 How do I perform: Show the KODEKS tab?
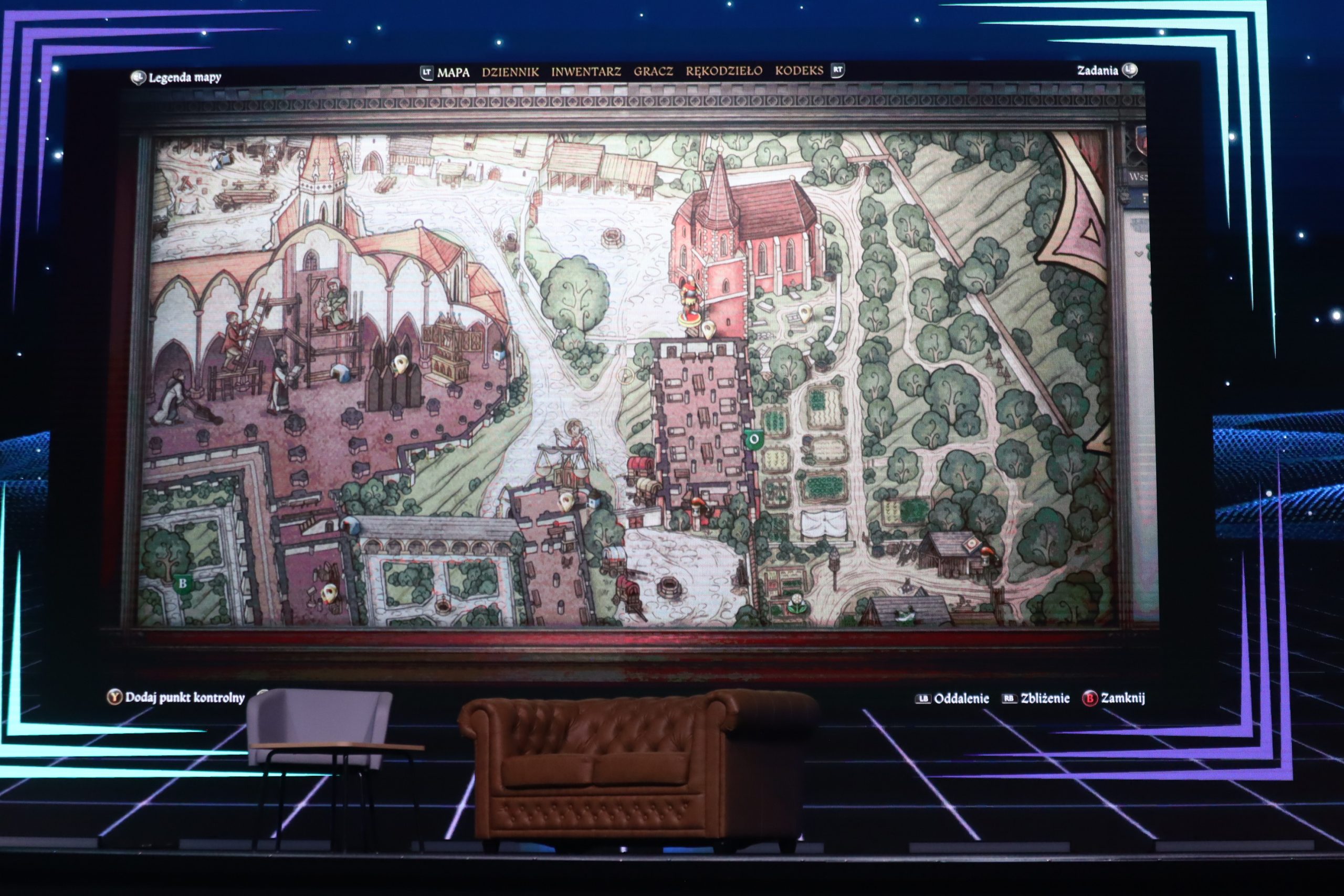(x=799, y=70)
